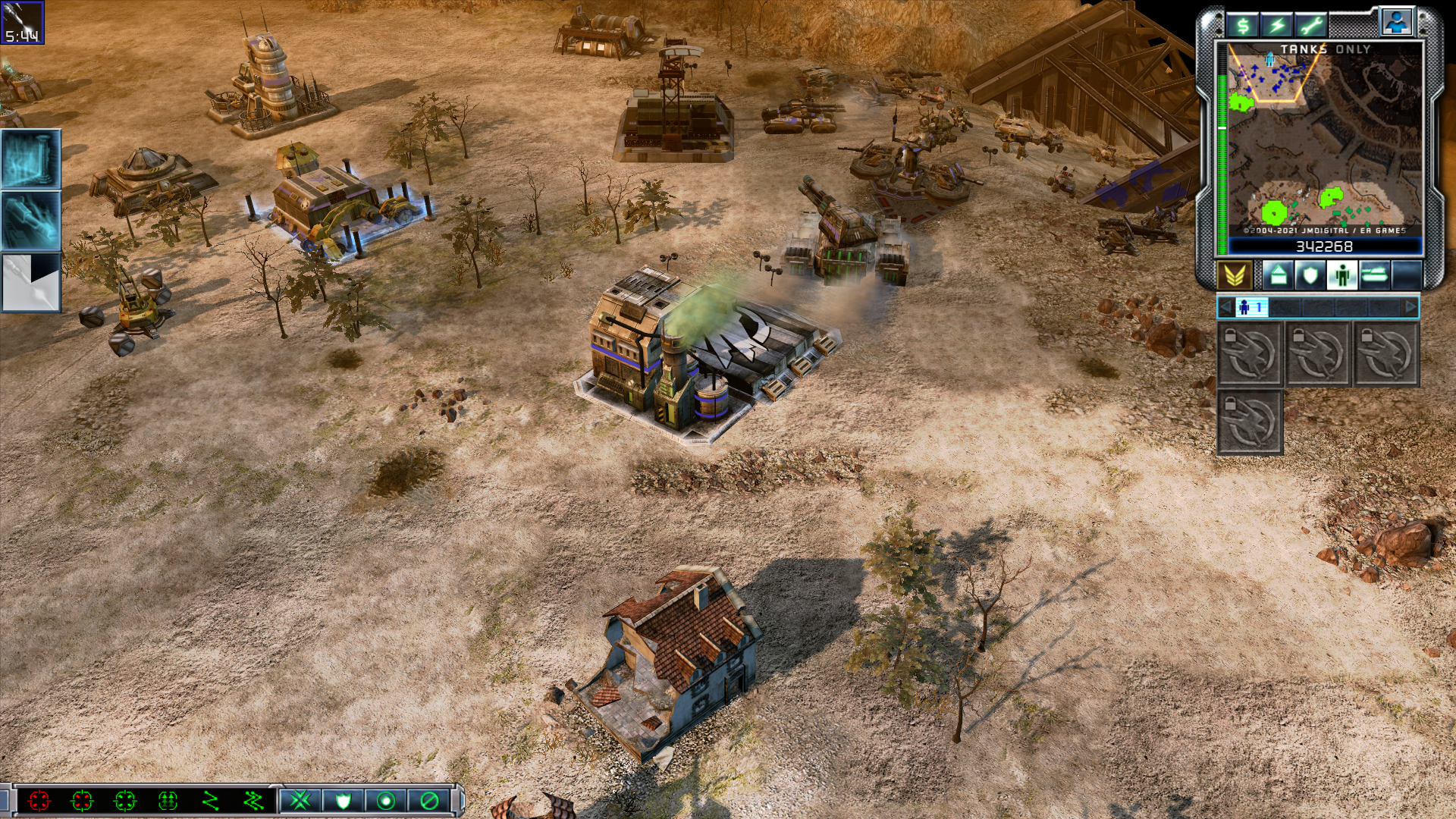Click the sell structure dollar button
Screen dimensions: 1456x819
1243,26
